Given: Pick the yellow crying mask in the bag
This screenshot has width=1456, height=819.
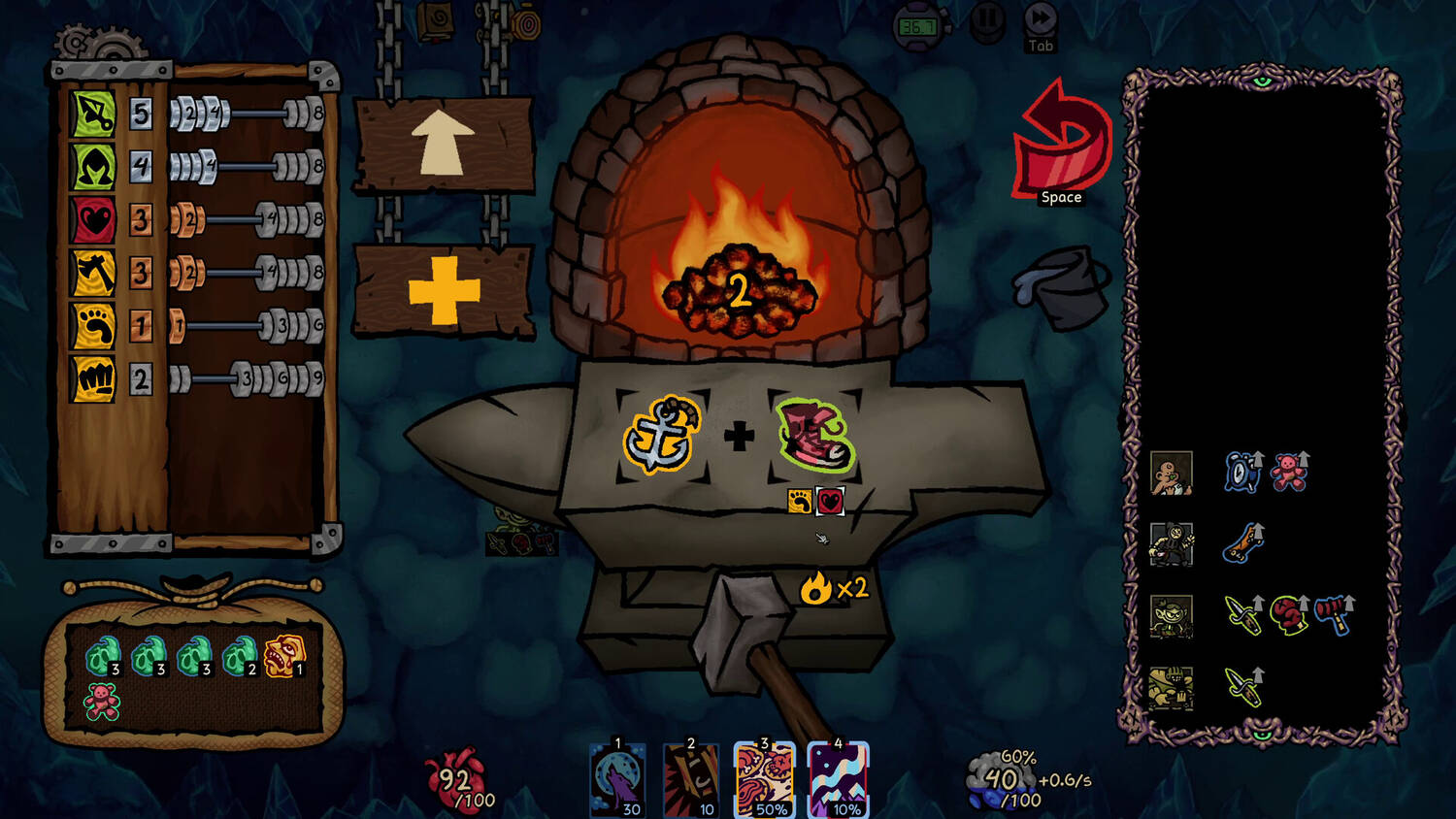Looking at the screenshot, I should point(283,656).
